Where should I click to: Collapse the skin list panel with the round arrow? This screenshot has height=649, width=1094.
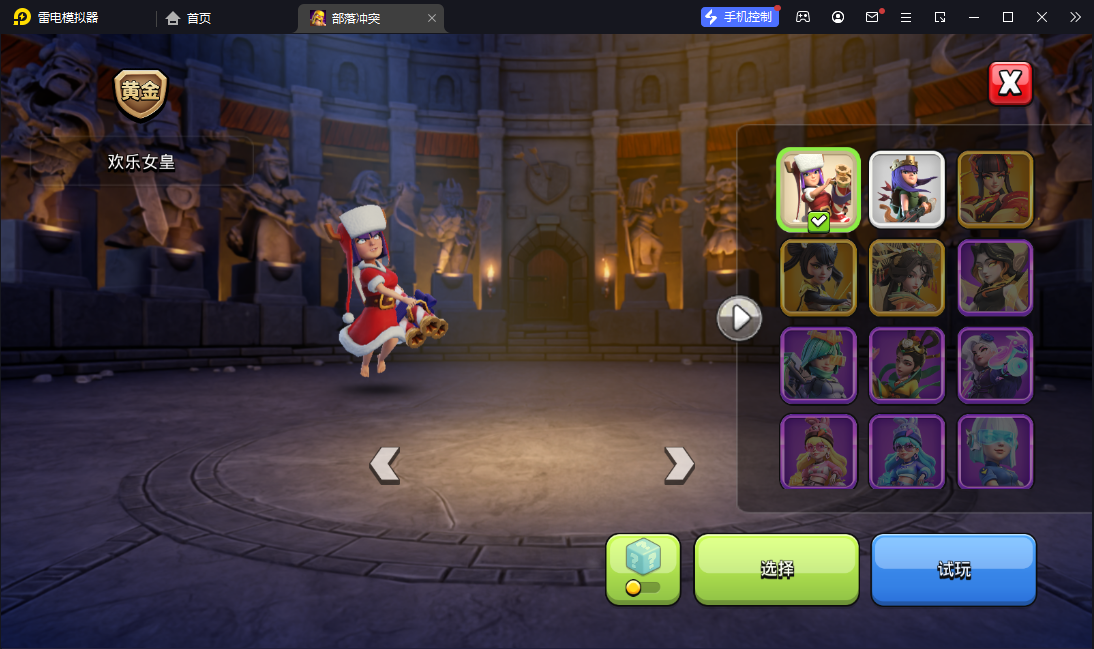740,318
